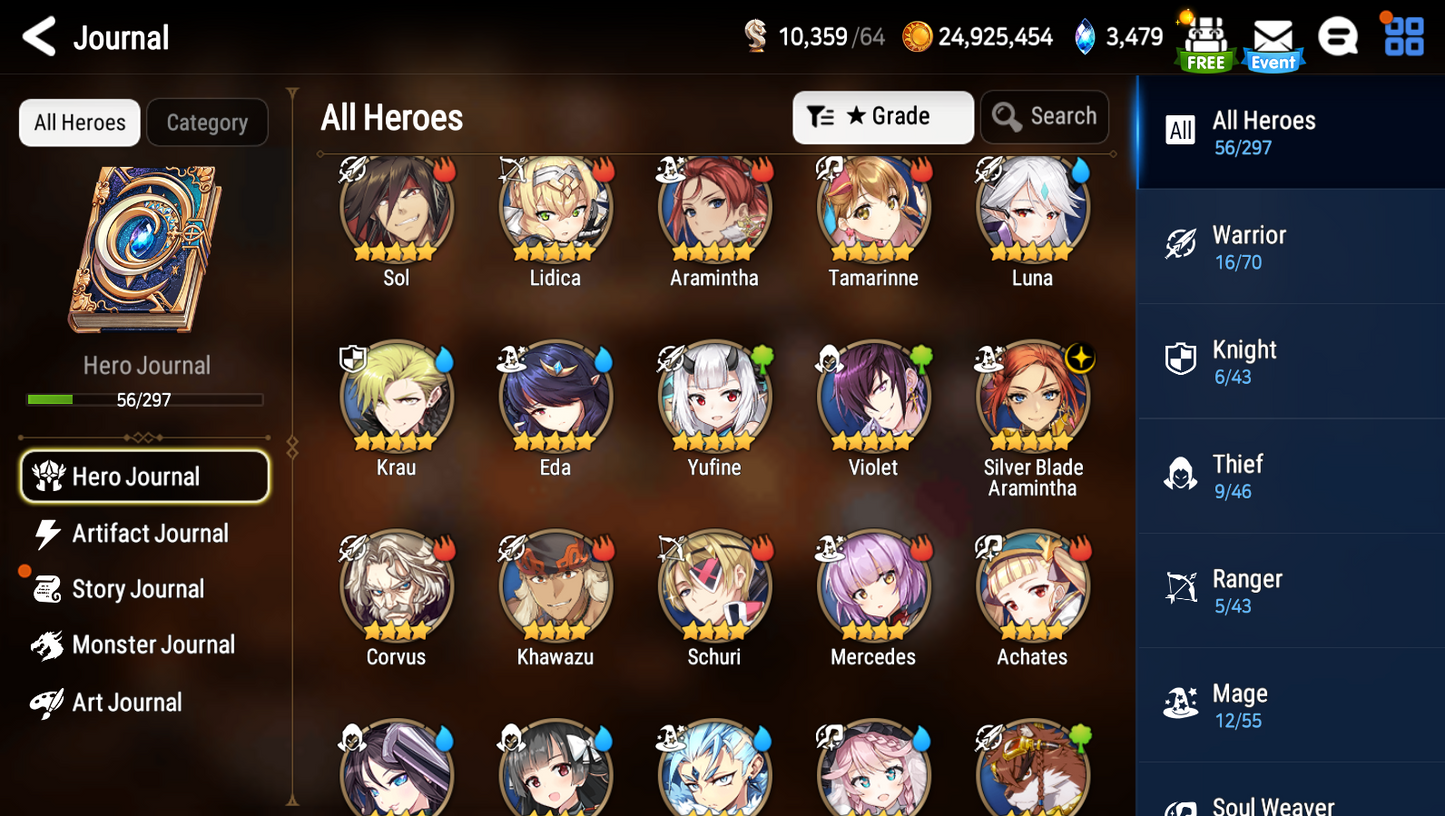Open the Artifact Journal

[149, 534]
